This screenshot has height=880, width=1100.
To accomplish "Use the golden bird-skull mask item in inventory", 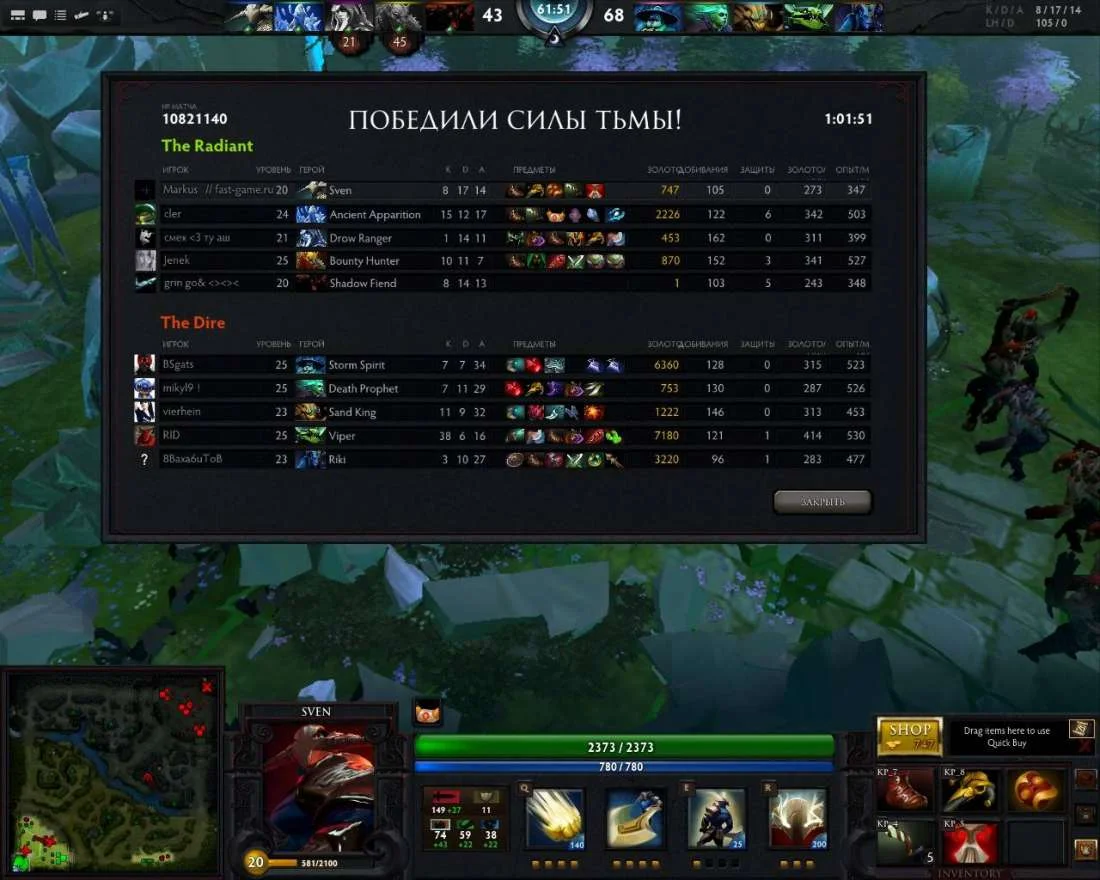I will [968, 790].
